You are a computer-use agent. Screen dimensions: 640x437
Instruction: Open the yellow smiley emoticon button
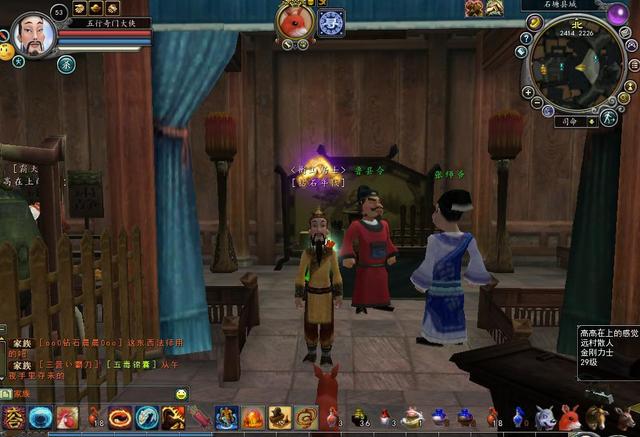click(7, 50)
